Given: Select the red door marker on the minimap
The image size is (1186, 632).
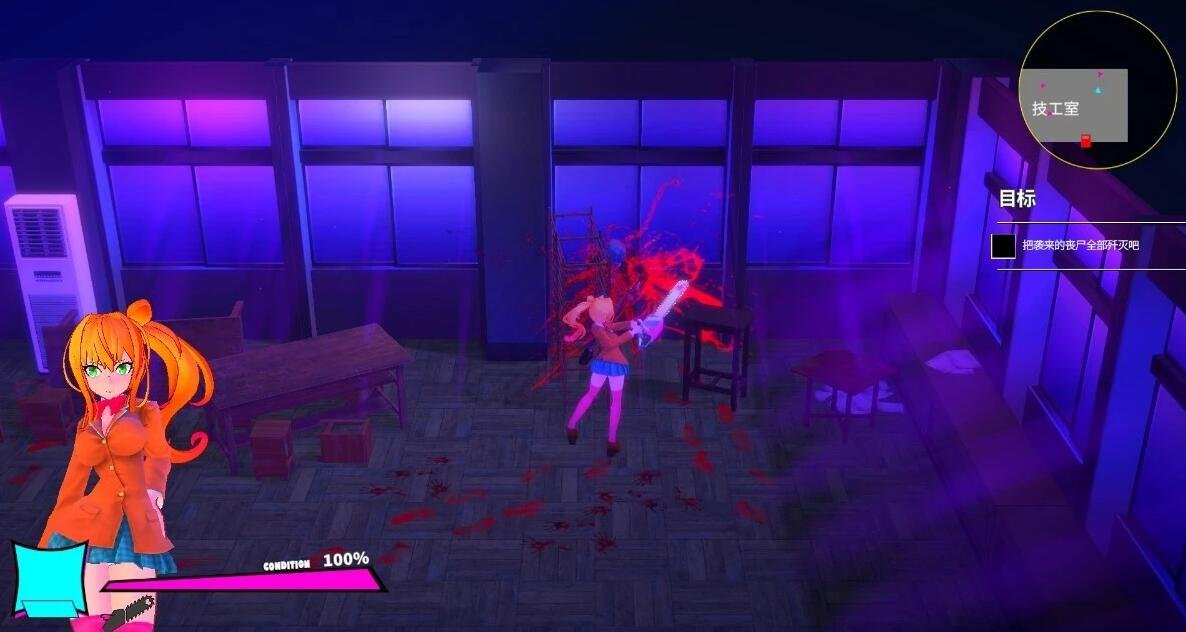Looking at the screenshot, I should (x=1086, y=142).
